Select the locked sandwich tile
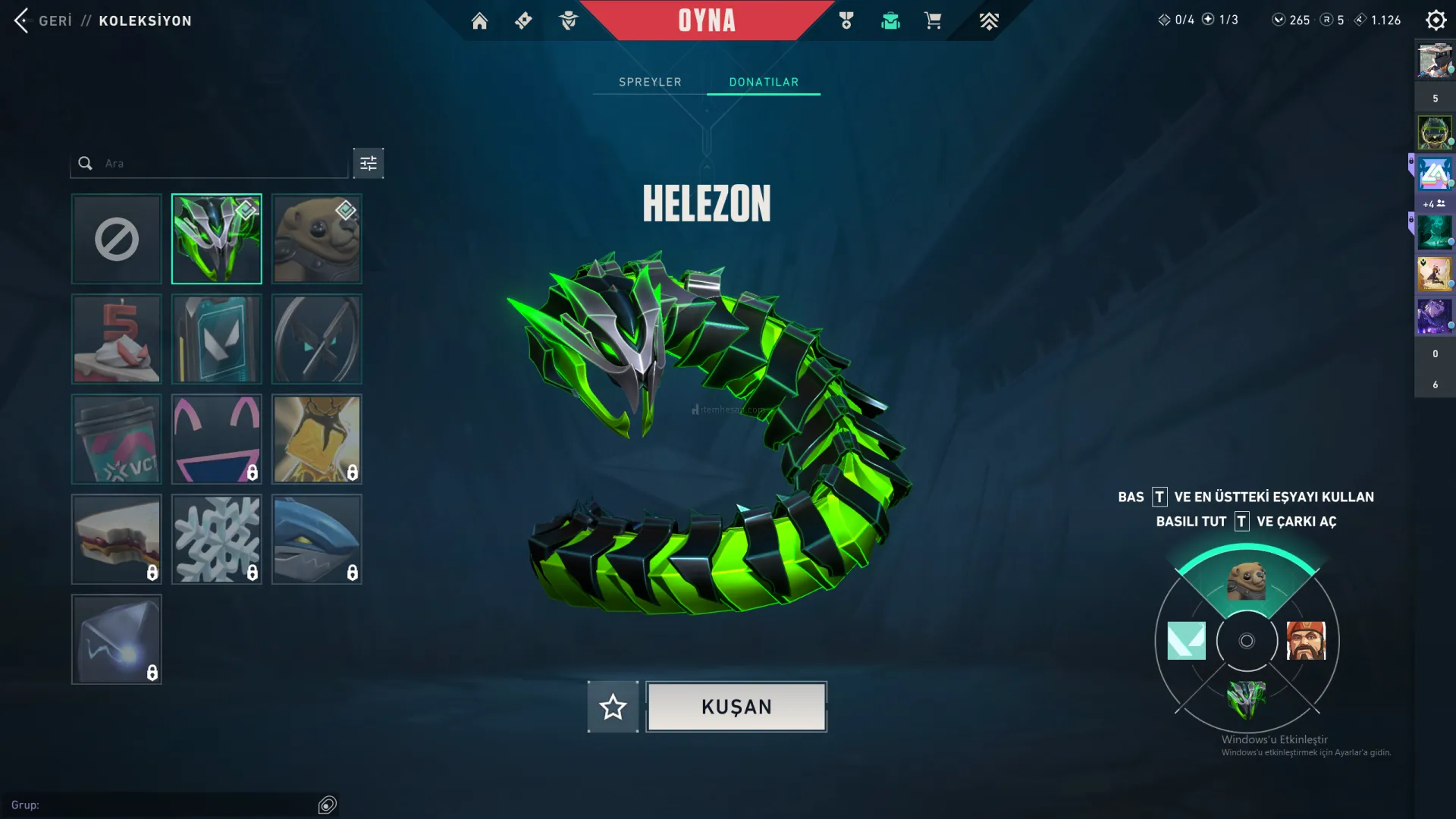 point(117,540)
